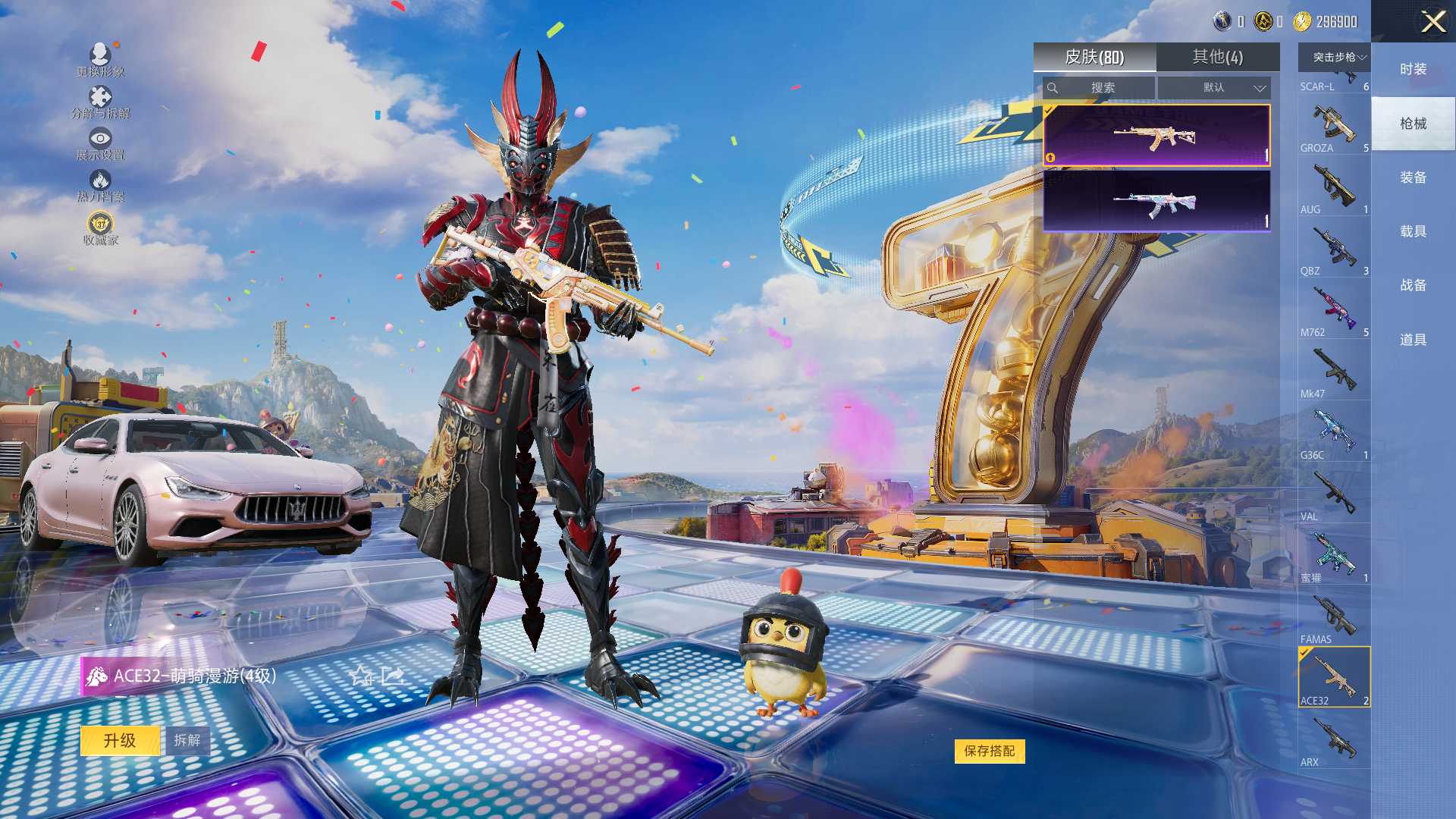This screenshot has height=819, width=1456.
Task: Select the M762 weapon entry
Action: tap(1334, 310)
